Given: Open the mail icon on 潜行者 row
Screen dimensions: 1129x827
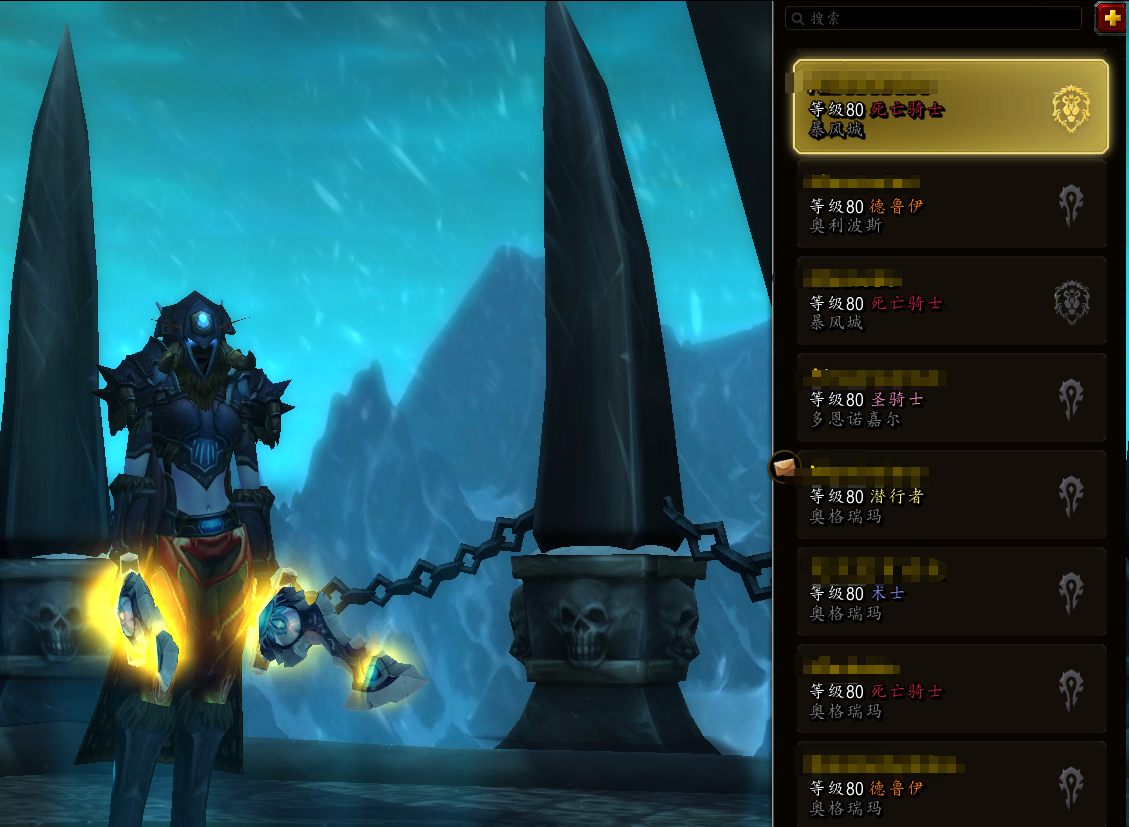Looking at the screenshot, I should click(784, 466).
